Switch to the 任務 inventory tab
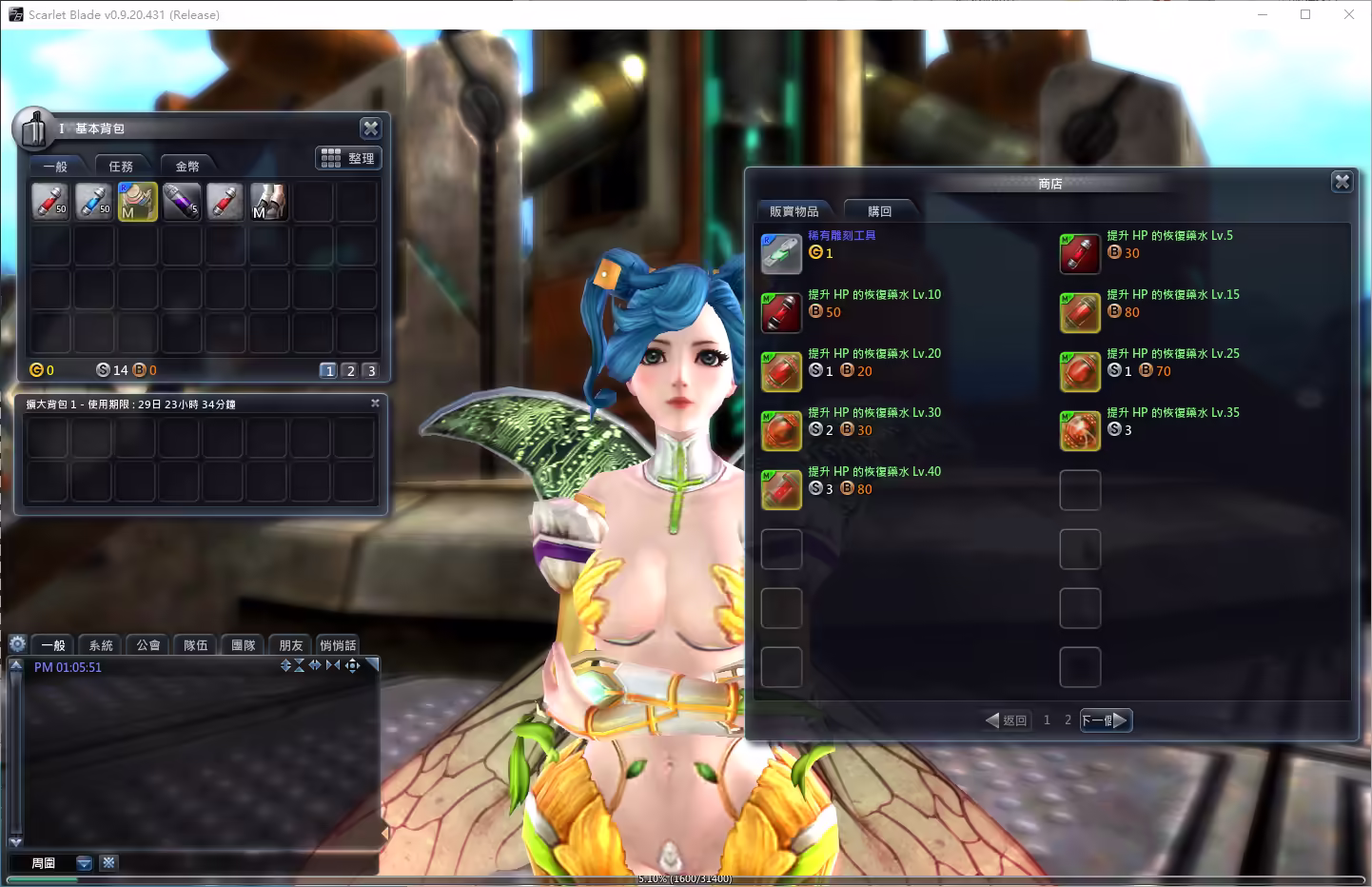Viewport: 1372px width, 887px height. click(121, 167)
